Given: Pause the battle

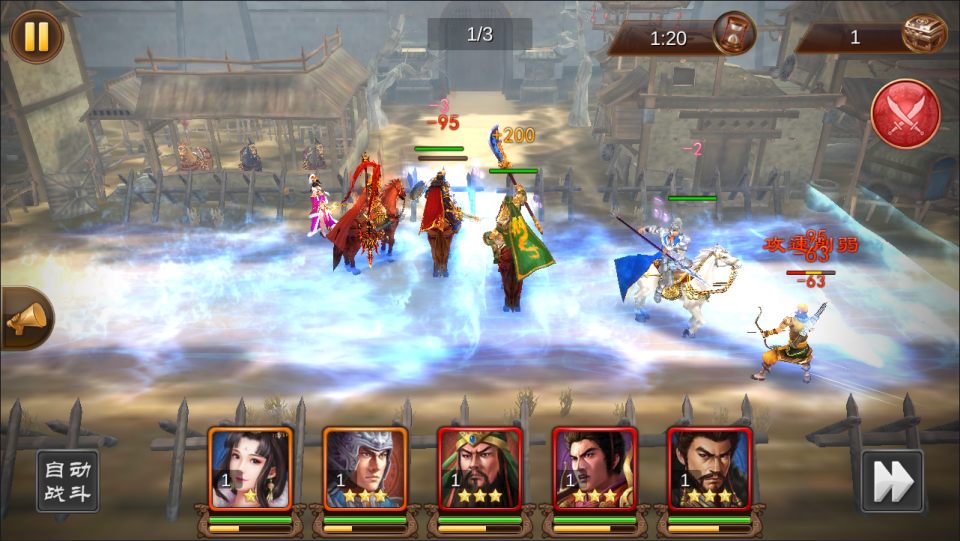Looking at the screenshot, I should click(x=36, y=36).
